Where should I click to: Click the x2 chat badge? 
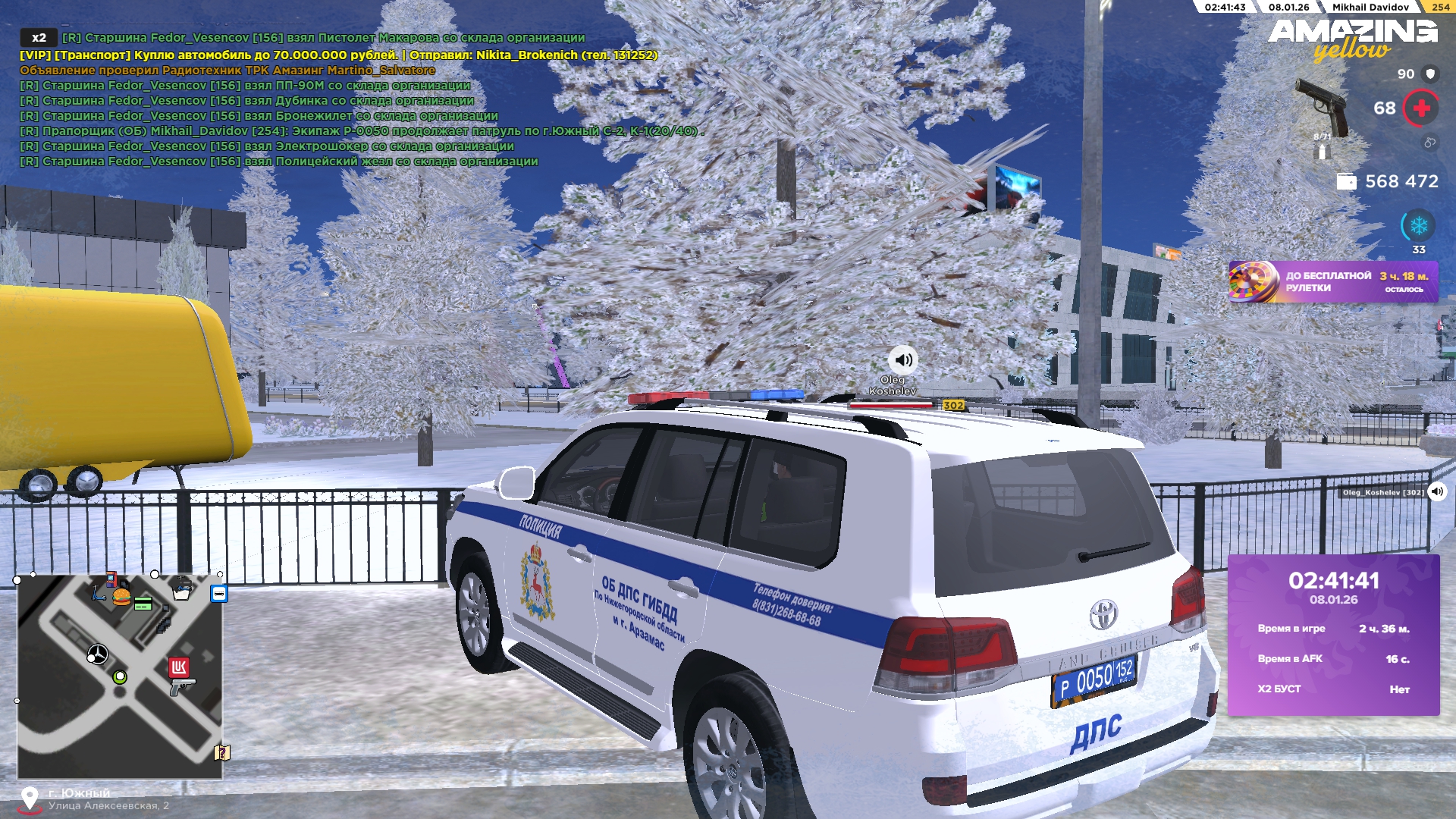point(39,37)
